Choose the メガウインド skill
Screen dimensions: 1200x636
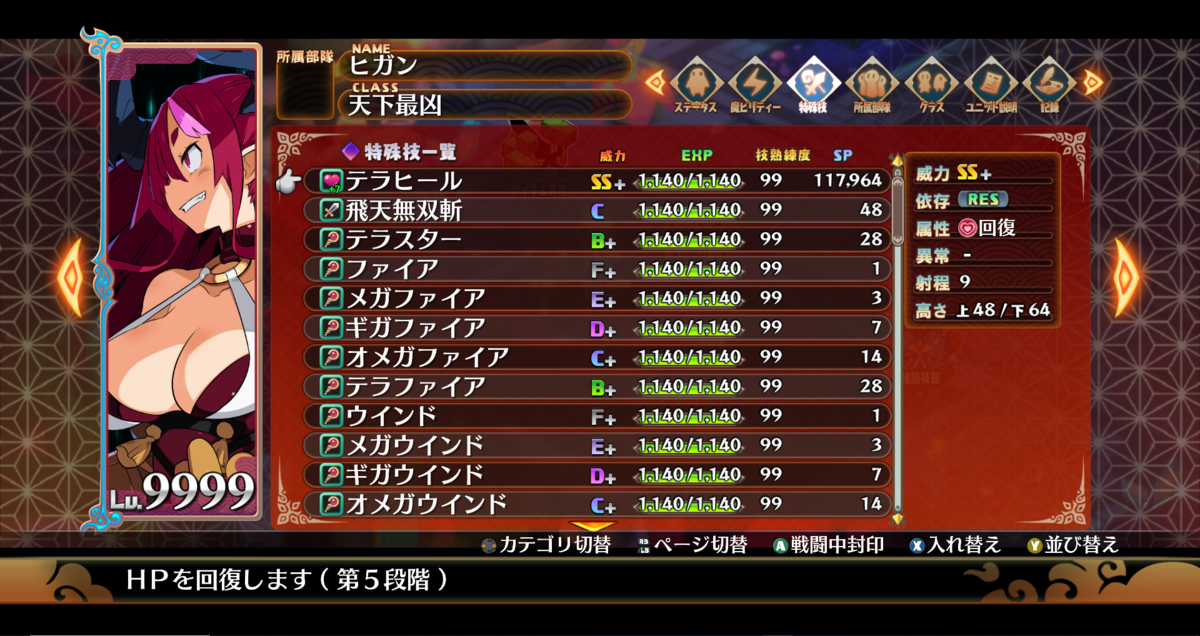[x=600, y=444]
